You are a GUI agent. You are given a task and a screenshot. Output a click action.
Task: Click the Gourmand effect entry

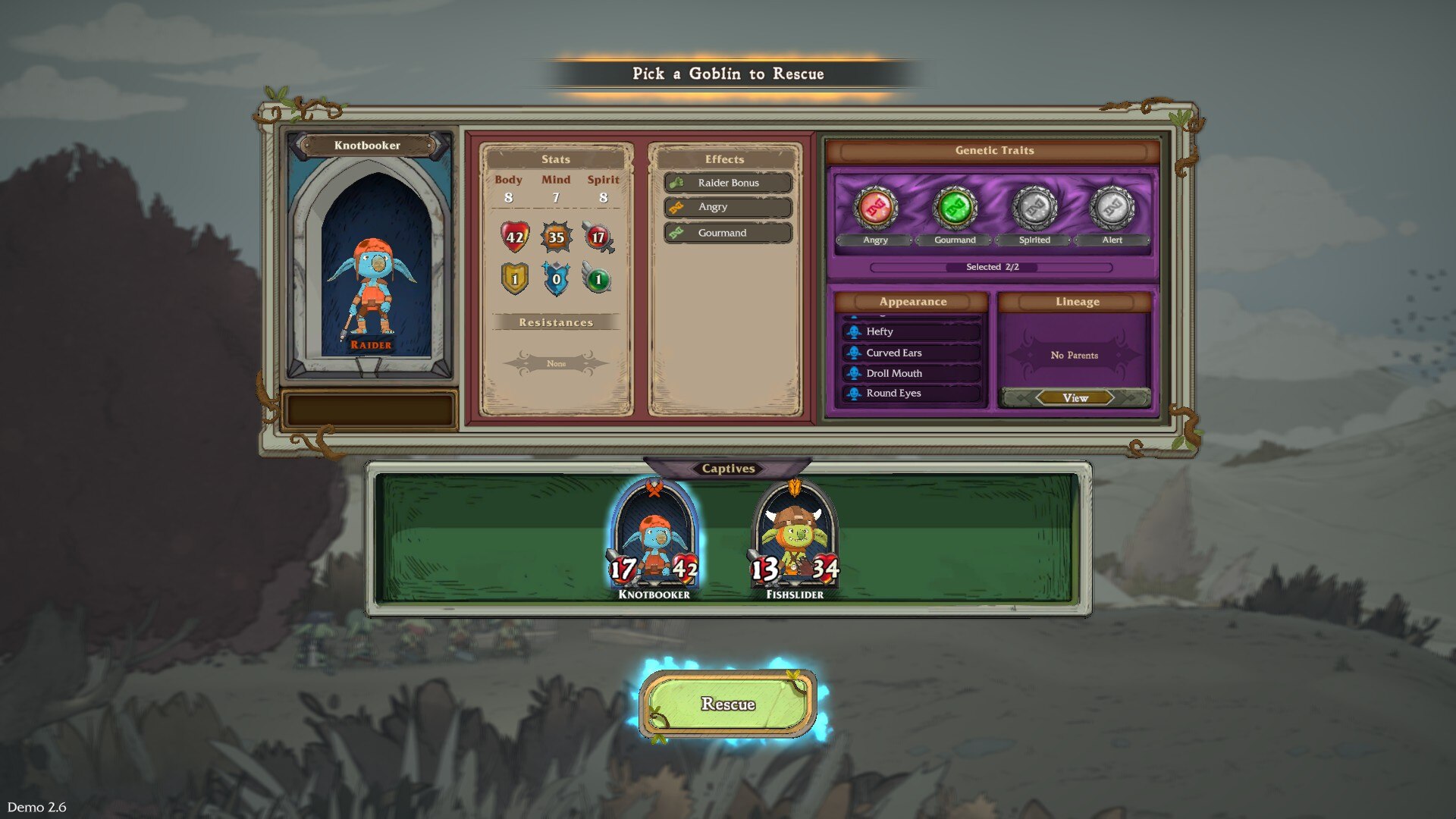pos(727,233)
